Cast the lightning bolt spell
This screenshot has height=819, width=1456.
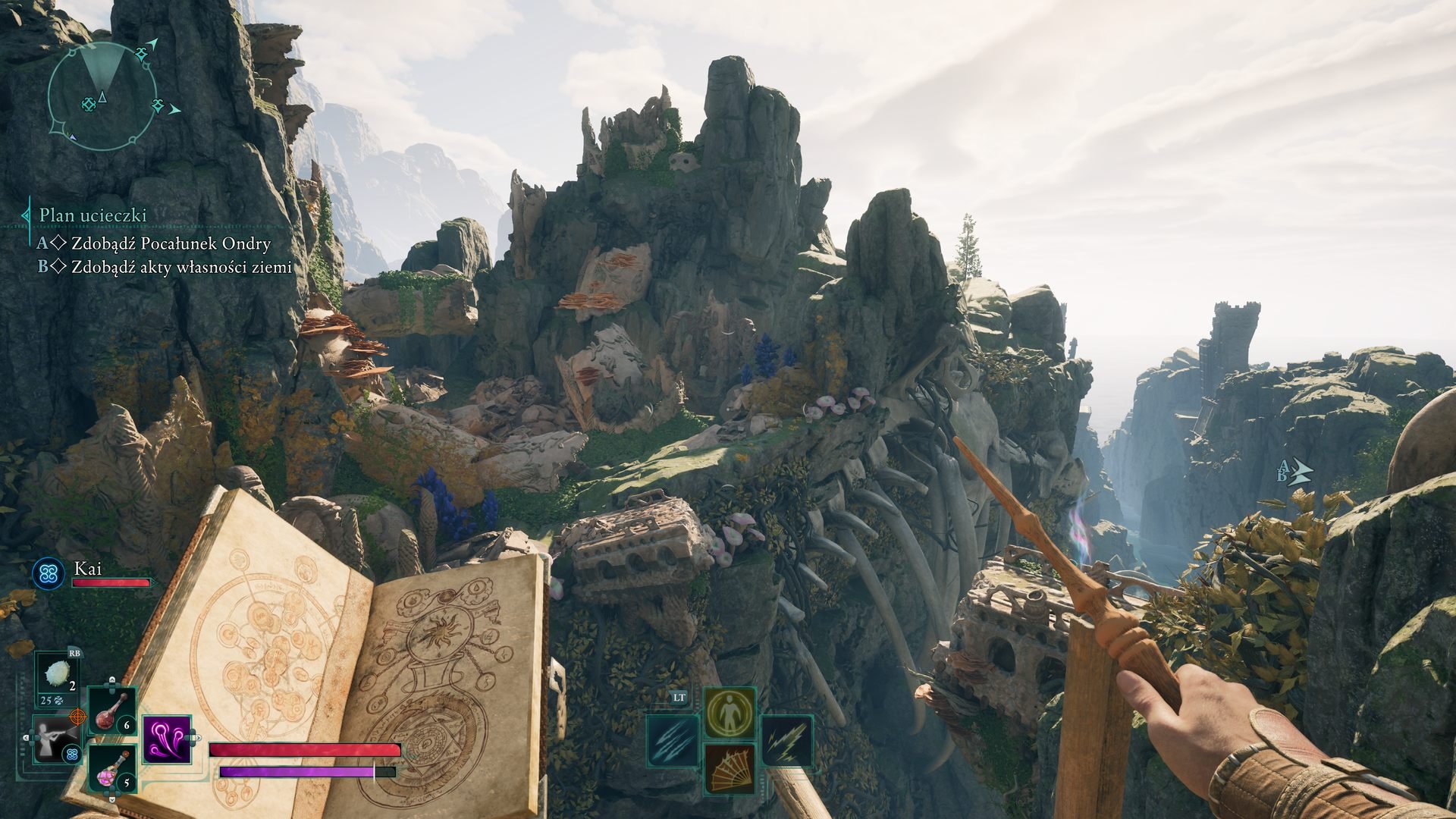786,741
